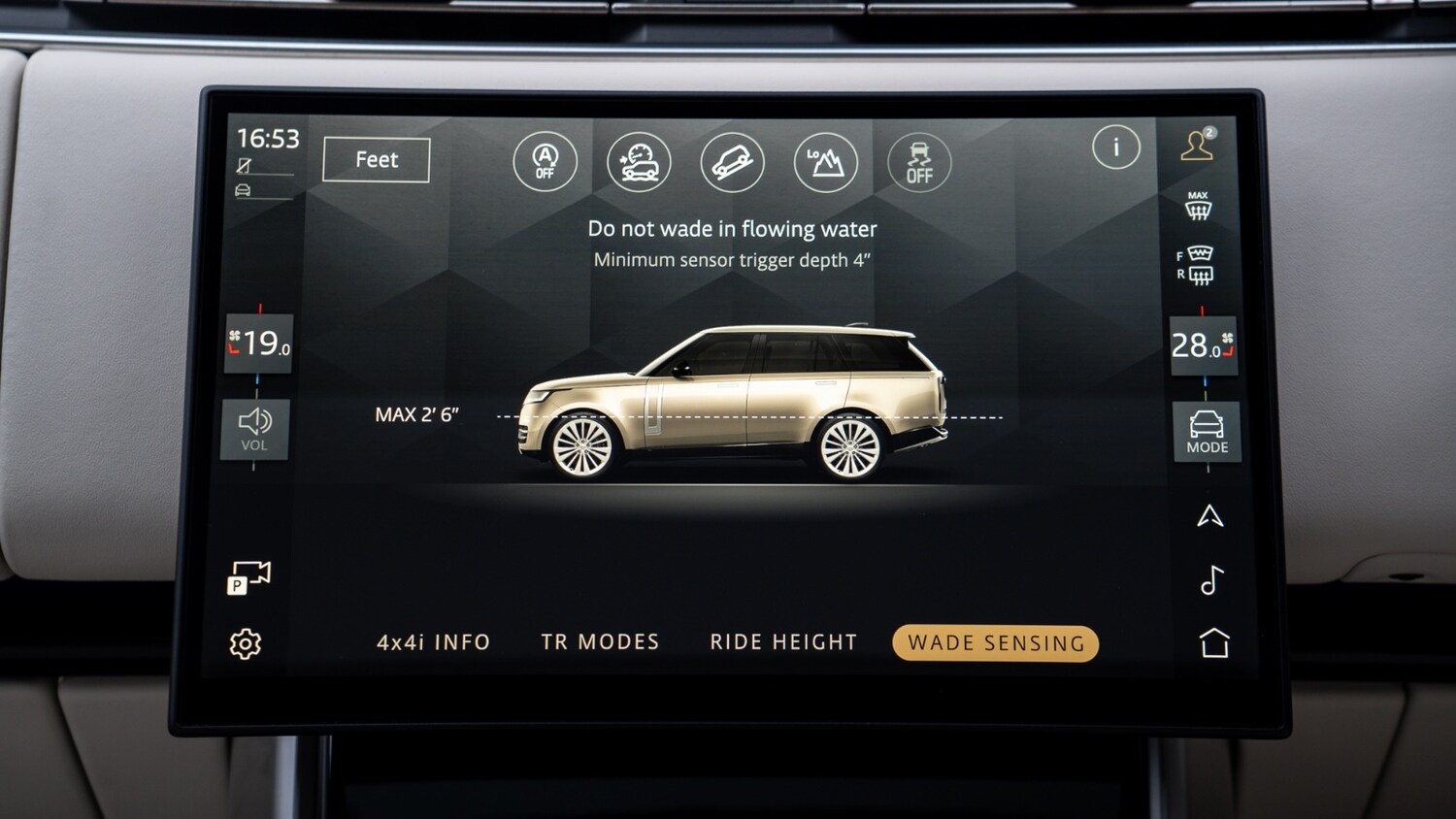Open the 4x4i INFO tab
This screenshot has width=1456, height=819.
(433, 641)
